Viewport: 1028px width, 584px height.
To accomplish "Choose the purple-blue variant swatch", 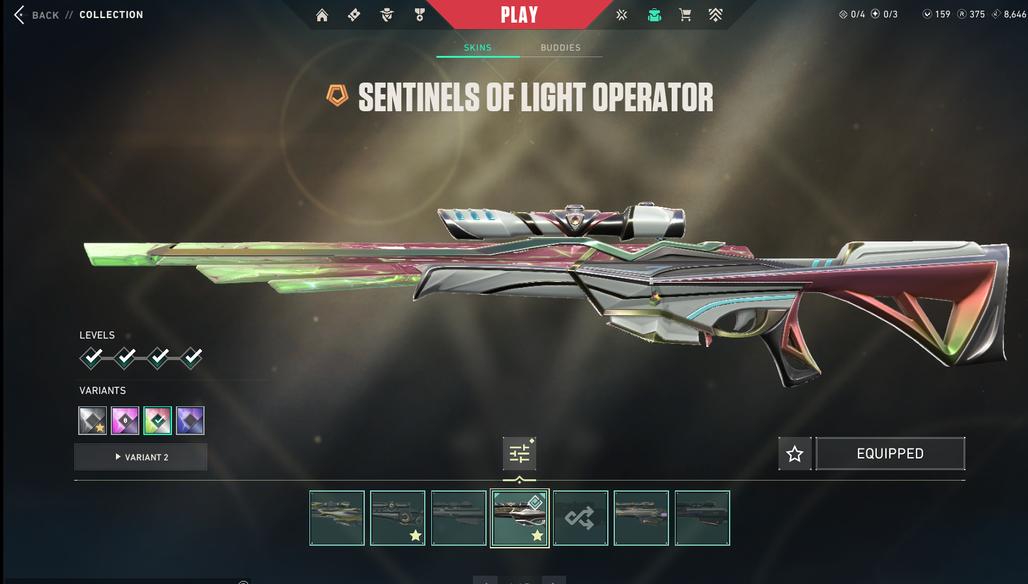I will pyautogui.click(x=190, y=421).
